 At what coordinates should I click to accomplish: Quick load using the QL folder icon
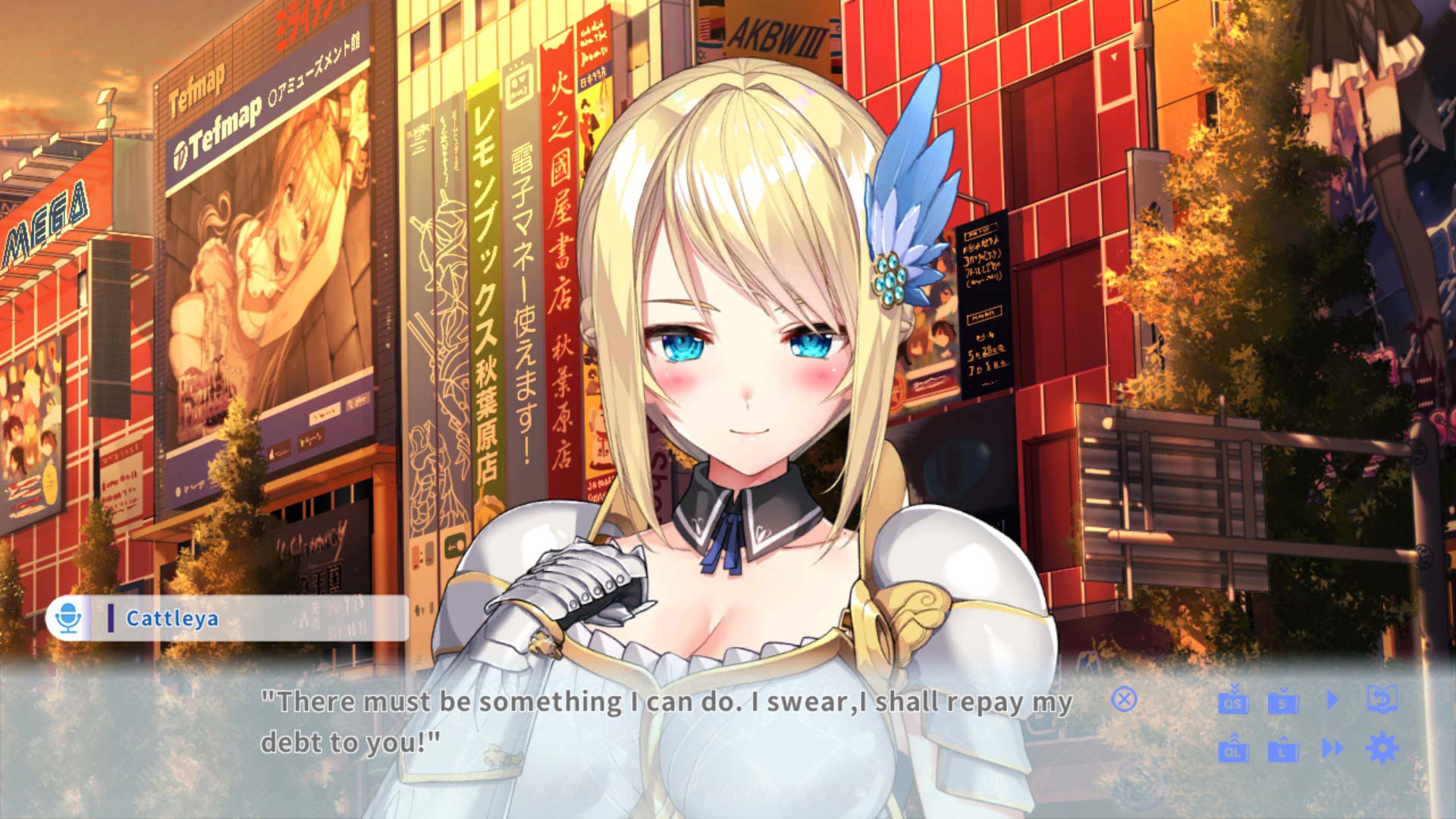click(1233, 749)
